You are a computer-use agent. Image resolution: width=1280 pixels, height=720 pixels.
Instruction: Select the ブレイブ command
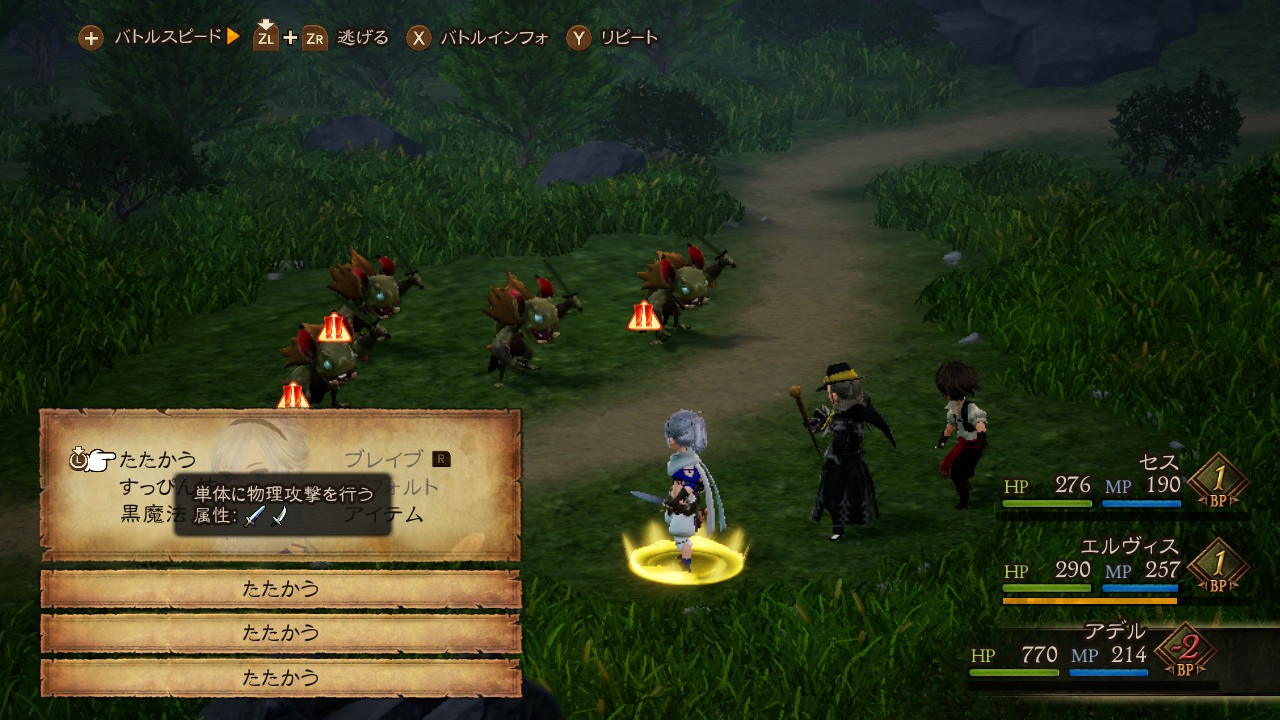click(x=384, y=460)
